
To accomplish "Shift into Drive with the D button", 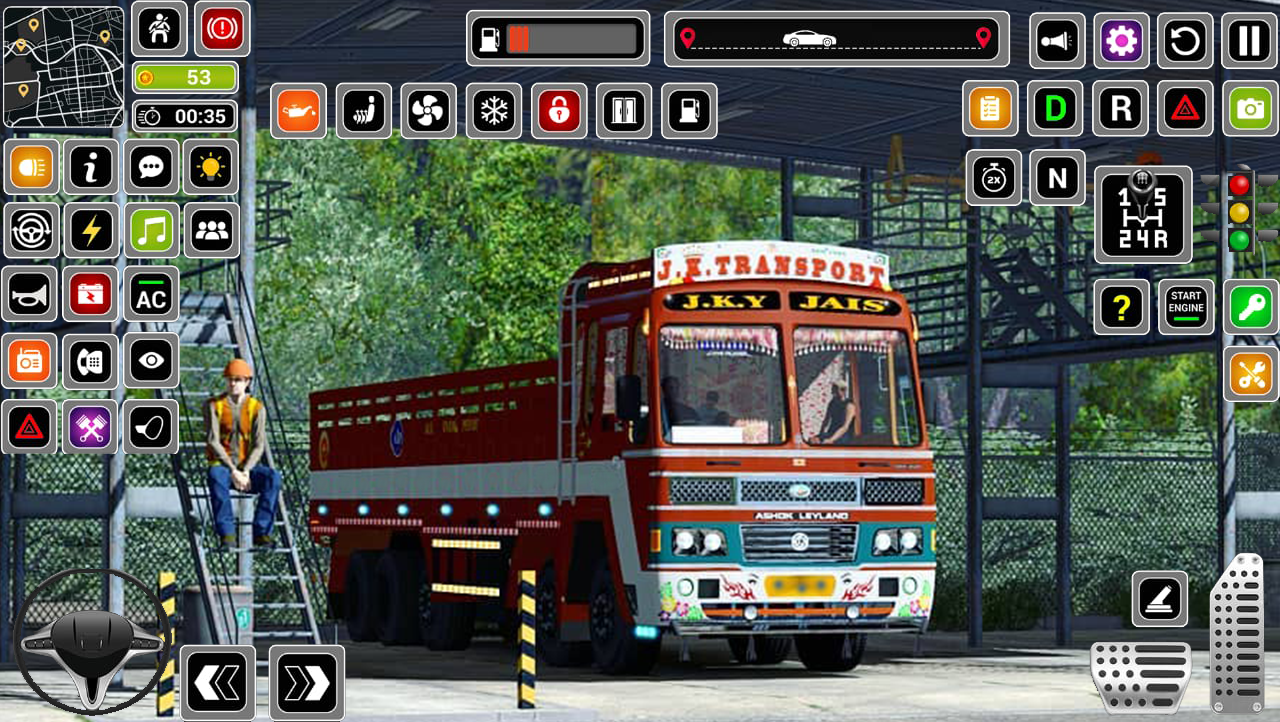I will (1057, 109).
